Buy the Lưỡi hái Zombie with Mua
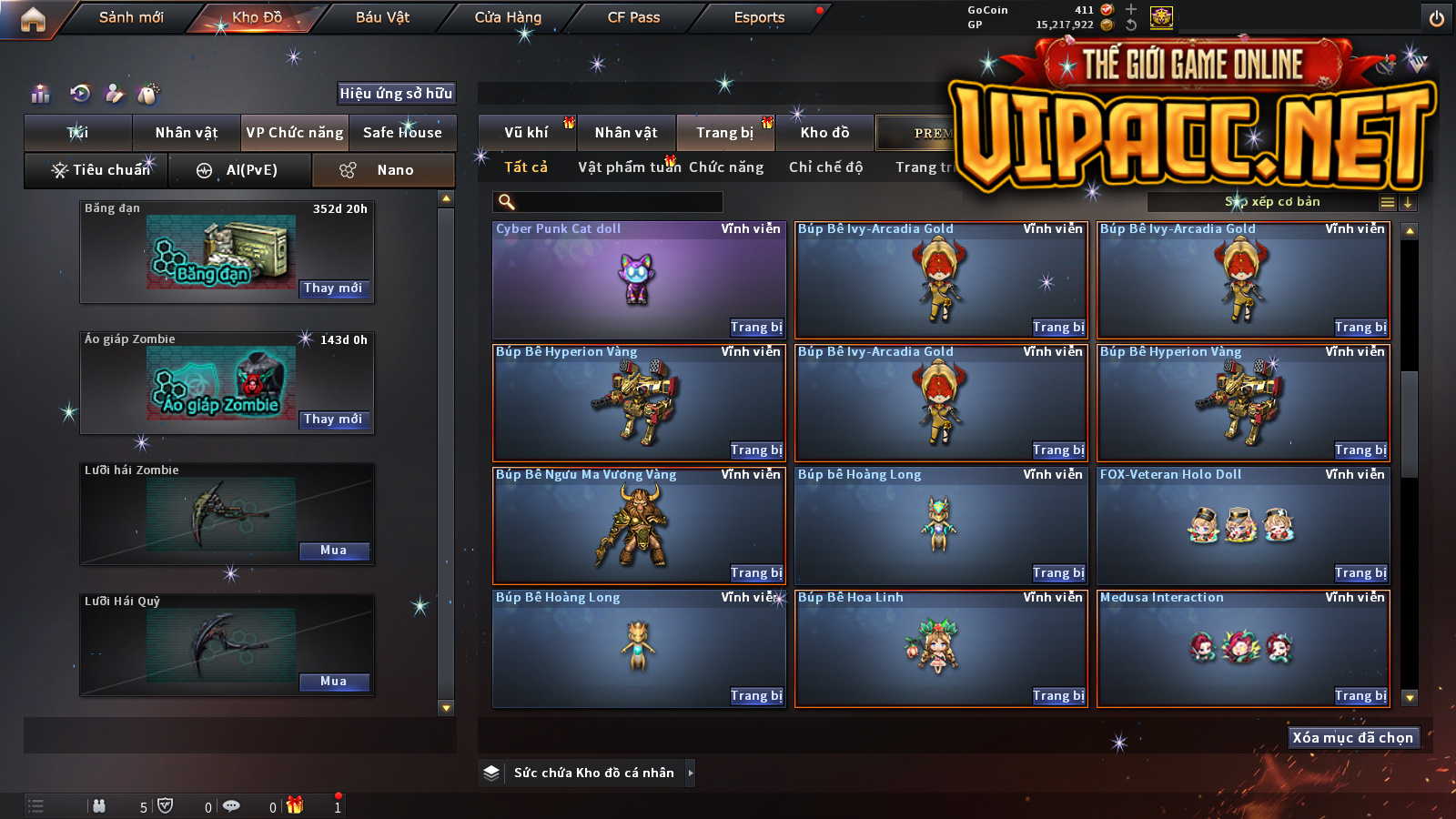Image resolution: width=1456 pixels, height=819 pixels. pos(333,551)
